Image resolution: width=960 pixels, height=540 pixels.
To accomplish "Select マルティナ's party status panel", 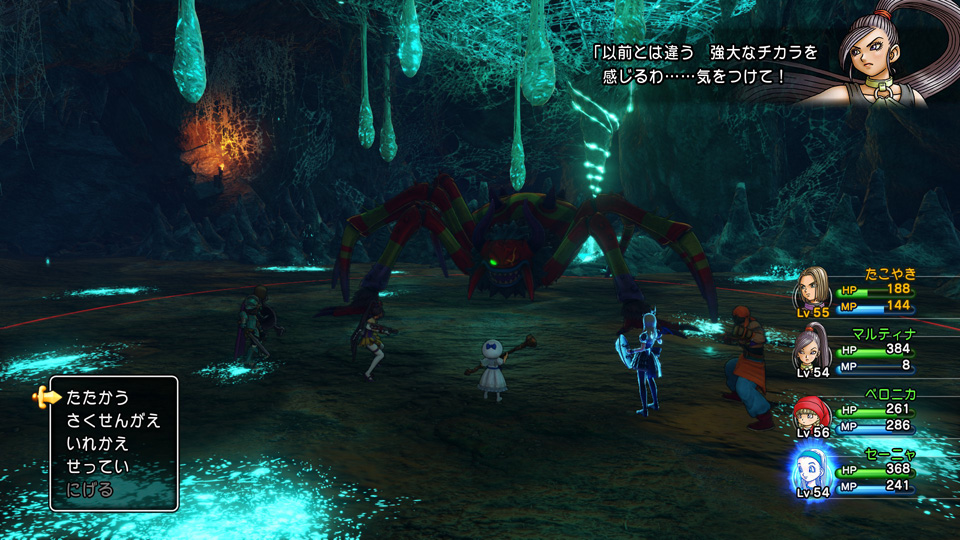I will (x=860, y=350).
